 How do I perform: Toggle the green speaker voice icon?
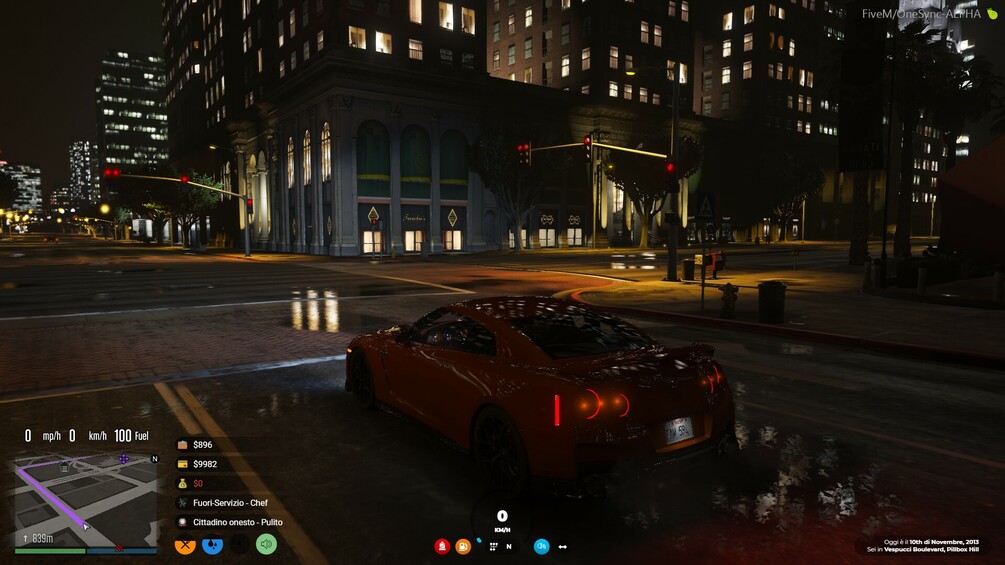[x=266, y=545]
